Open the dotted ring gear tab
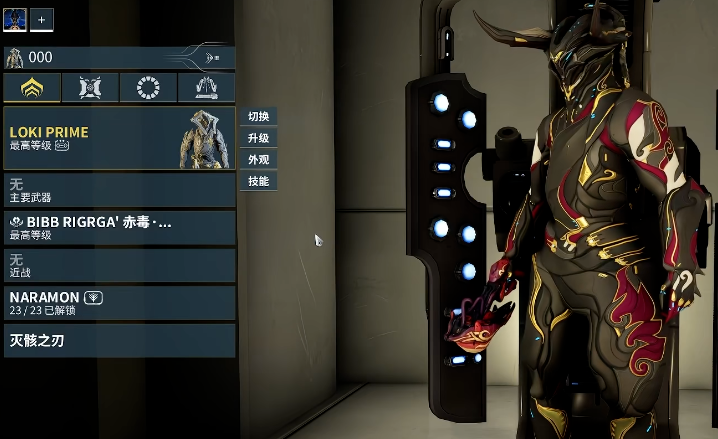718x439 pixels. [x=147, y=89]
